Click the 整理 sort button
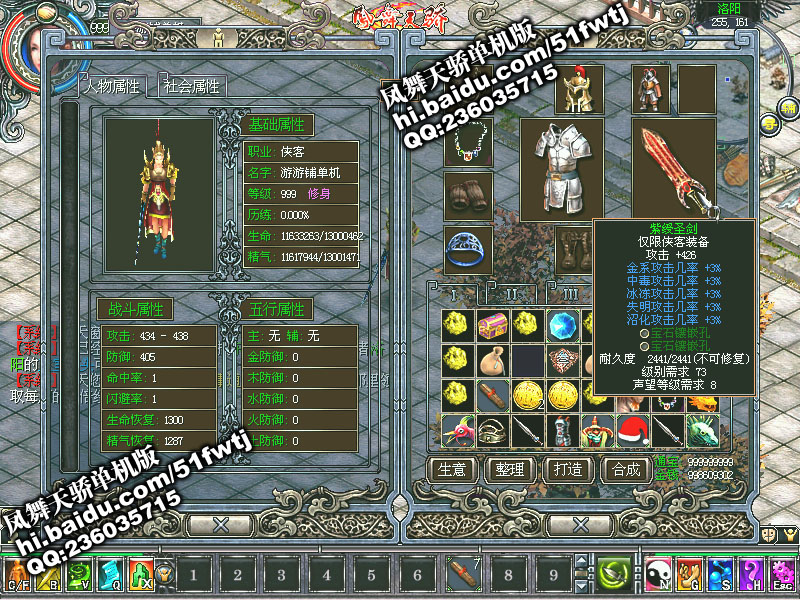800x600 pixels. pyautogui.click(x=510, y=469)
